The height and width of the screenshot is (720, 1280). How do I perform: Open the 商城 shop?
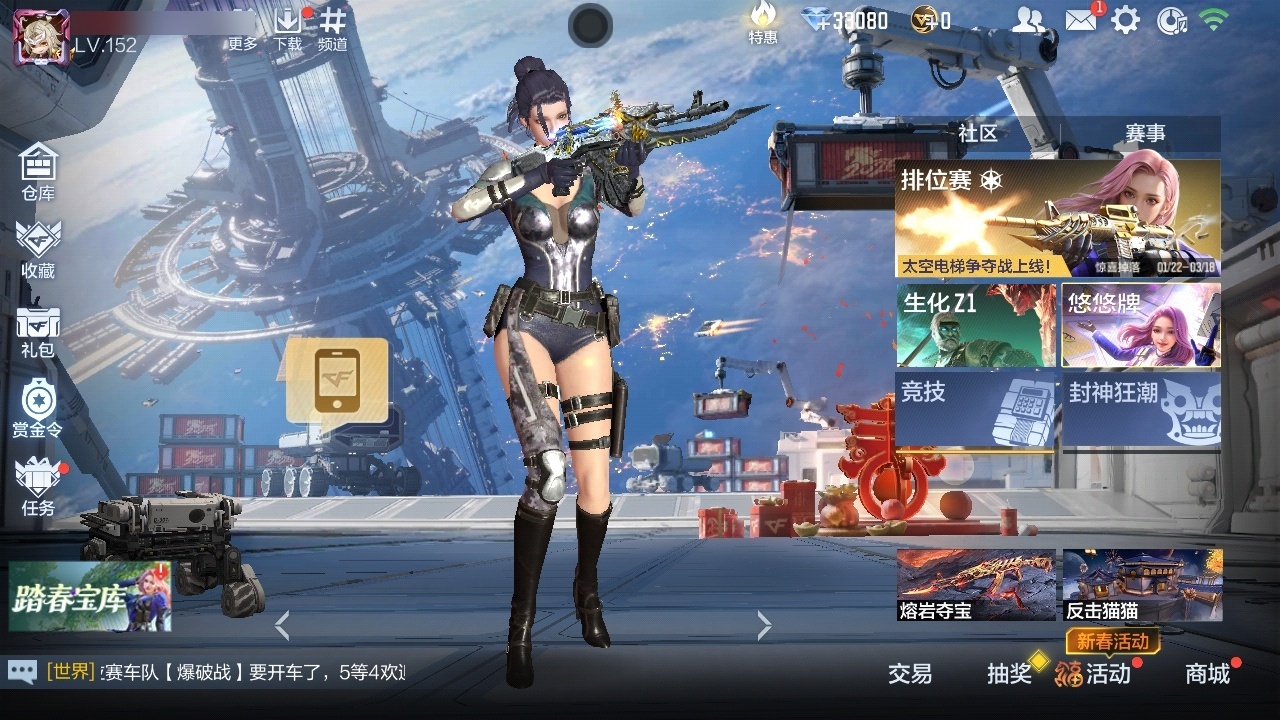1207,673
